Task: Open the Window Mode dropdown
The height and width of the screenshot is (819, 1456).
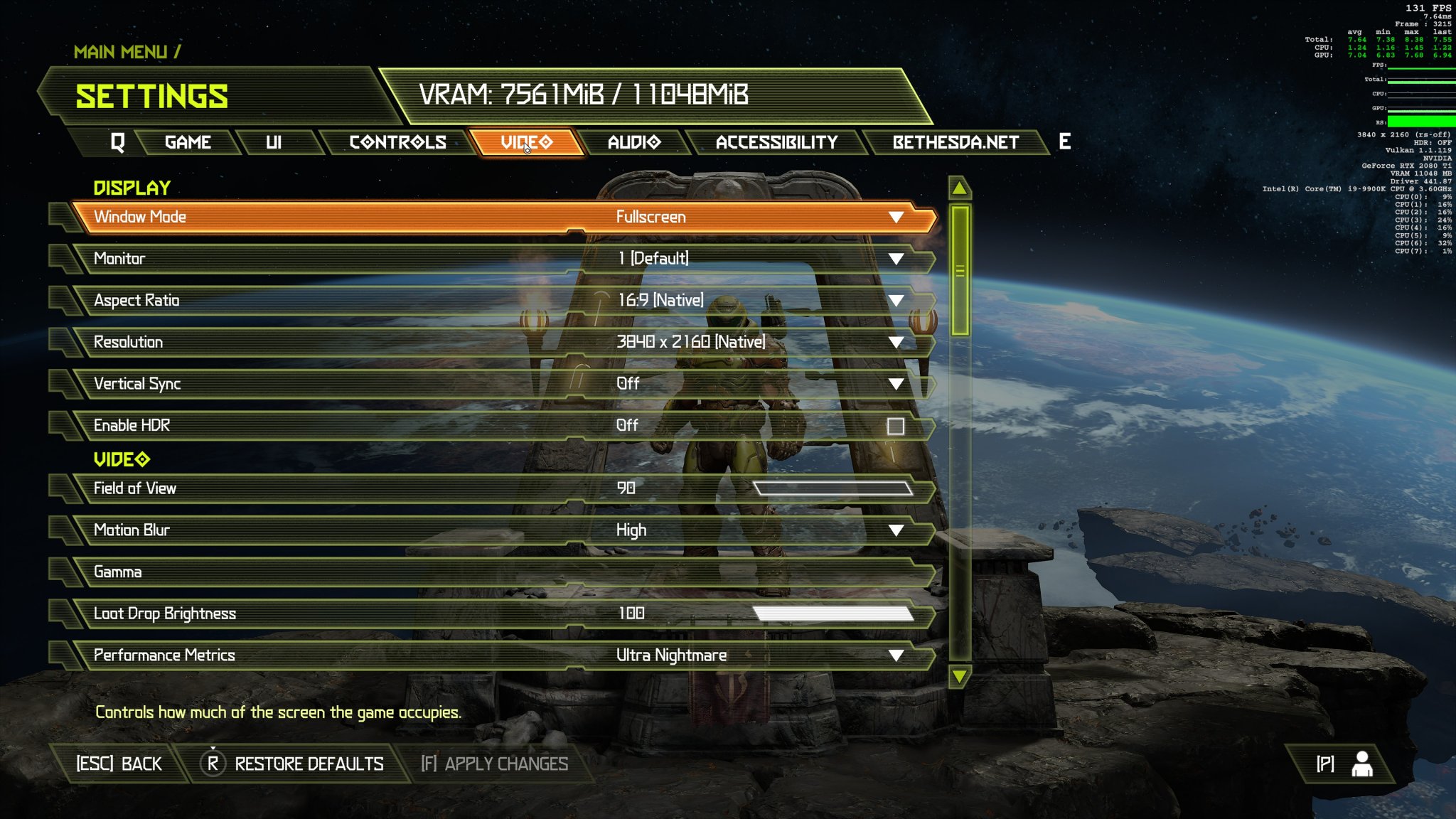Action: coord(897,217)
